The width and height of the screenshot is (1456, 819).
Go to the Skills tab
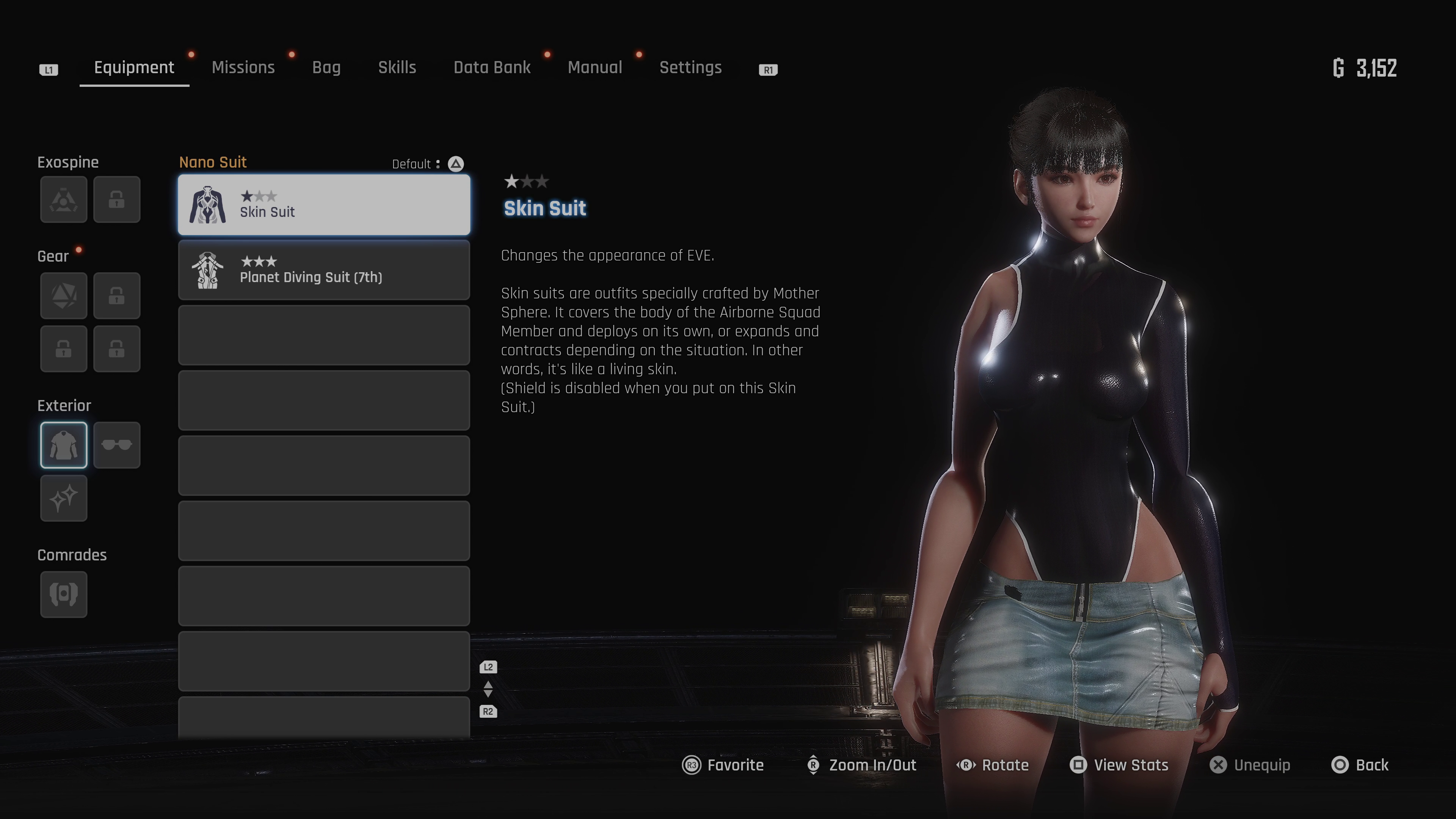(397, 68)
